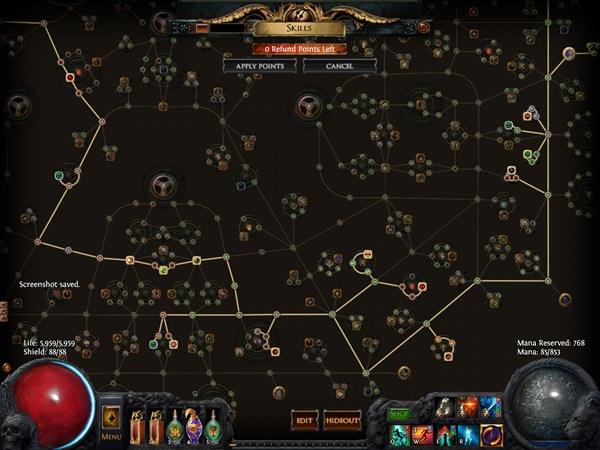Use the first red life flask
The height and width of the screenshot is (450, 600).
click(x=138, y=424)
